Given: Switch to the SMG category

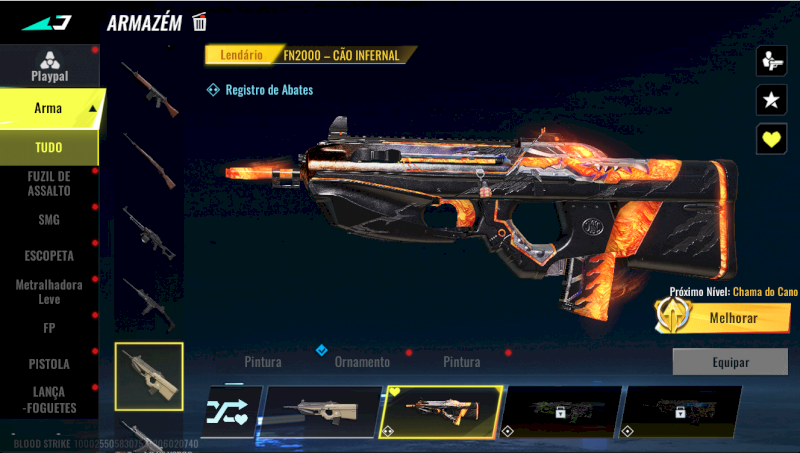Looking at the screenshot, I should [49, 220].
